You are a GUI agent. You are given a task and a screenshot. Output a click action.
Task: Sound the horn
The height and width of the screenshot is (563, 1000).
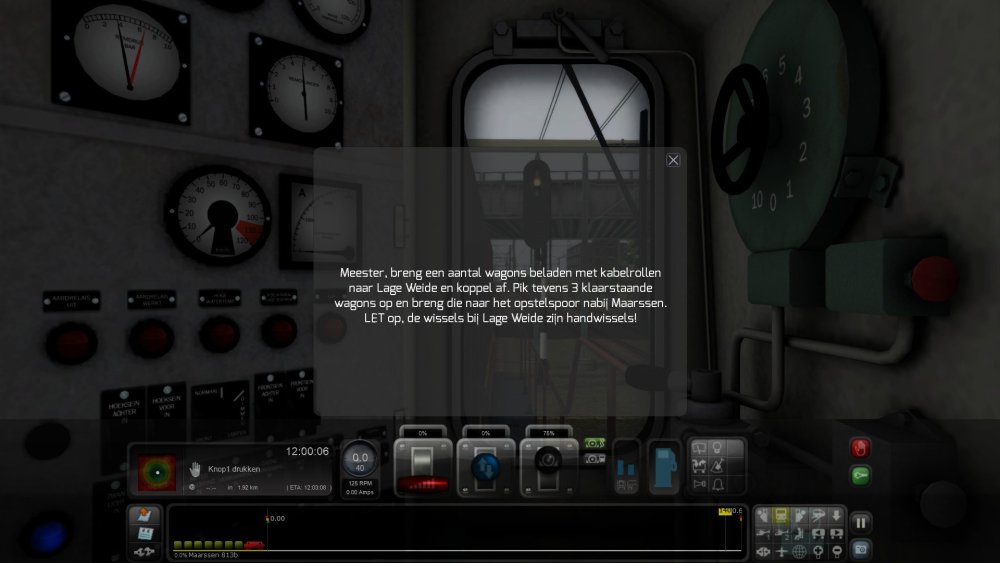pyautogui.click(x=699, y=484)
